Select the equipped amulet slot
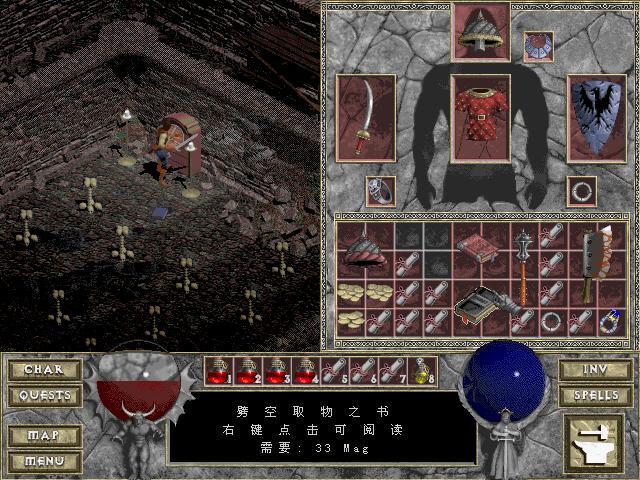This screenshot has width=640, height=480. tap(538, 46)
